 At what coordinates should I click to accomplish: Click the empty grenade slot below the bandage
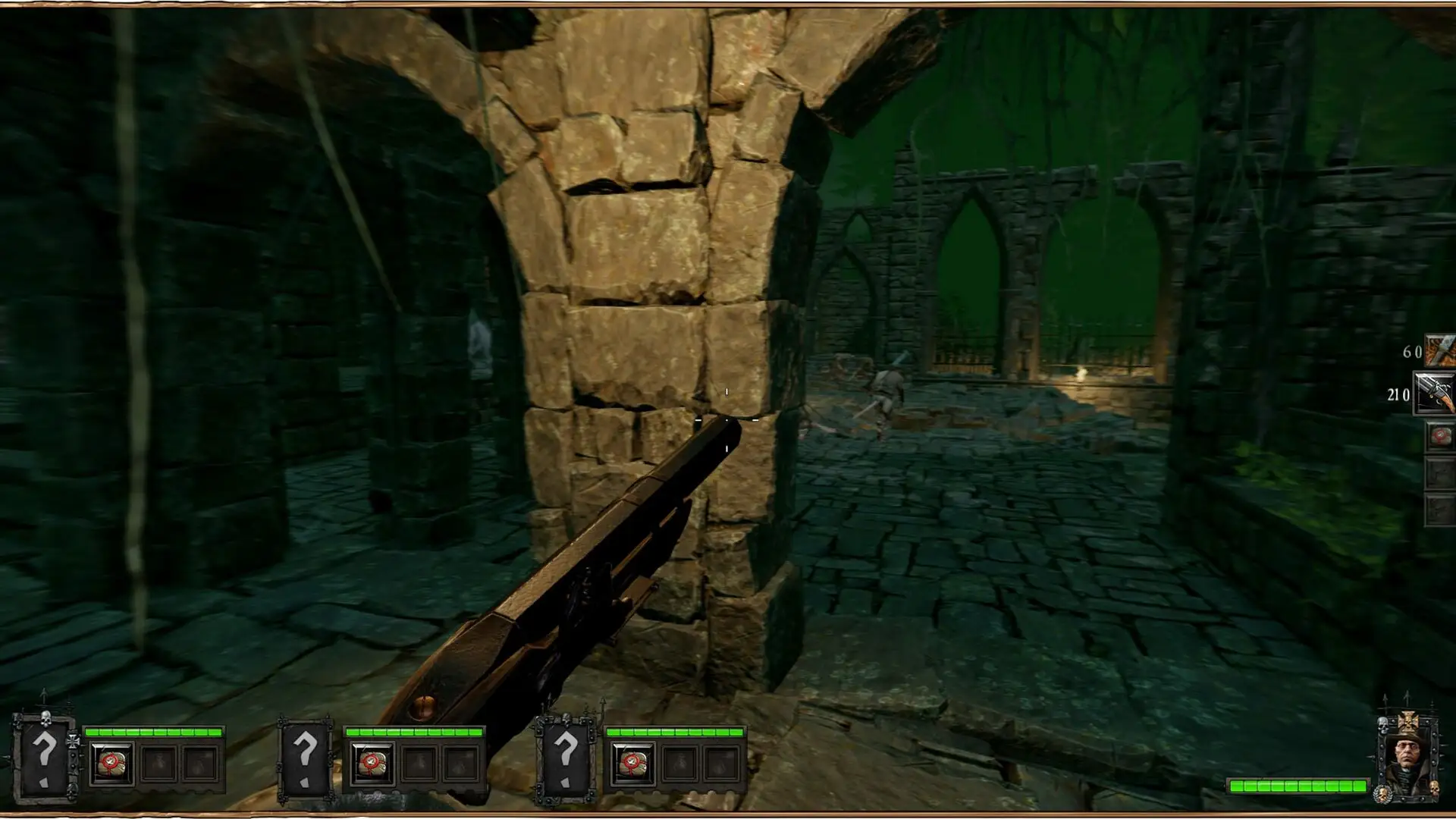(1440, 471)
